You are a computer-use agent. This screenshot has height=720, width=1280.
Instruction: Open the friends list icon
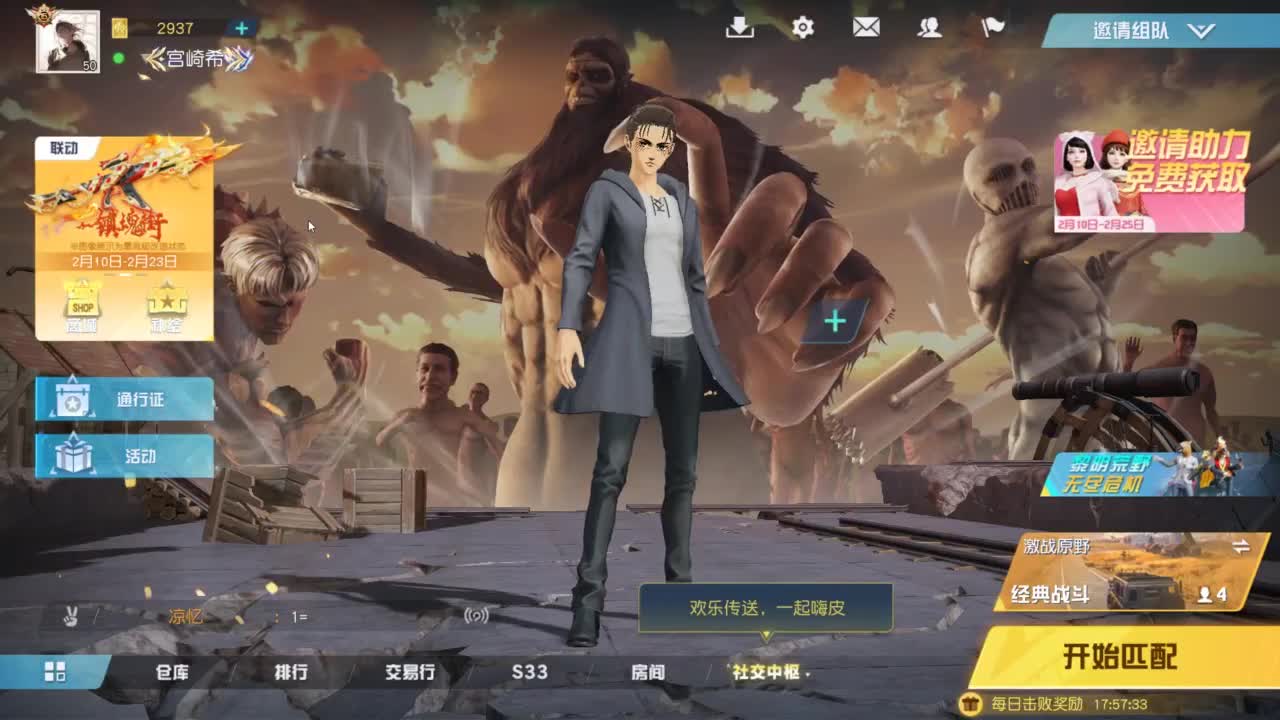click(x=929, y=29)
